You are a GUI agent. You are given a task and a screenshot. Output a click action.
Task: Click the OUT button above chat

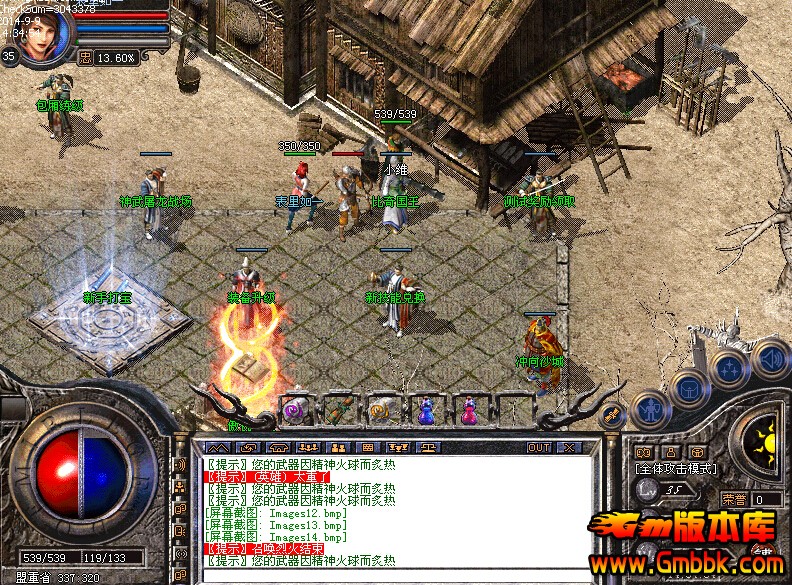click(539, 447)
